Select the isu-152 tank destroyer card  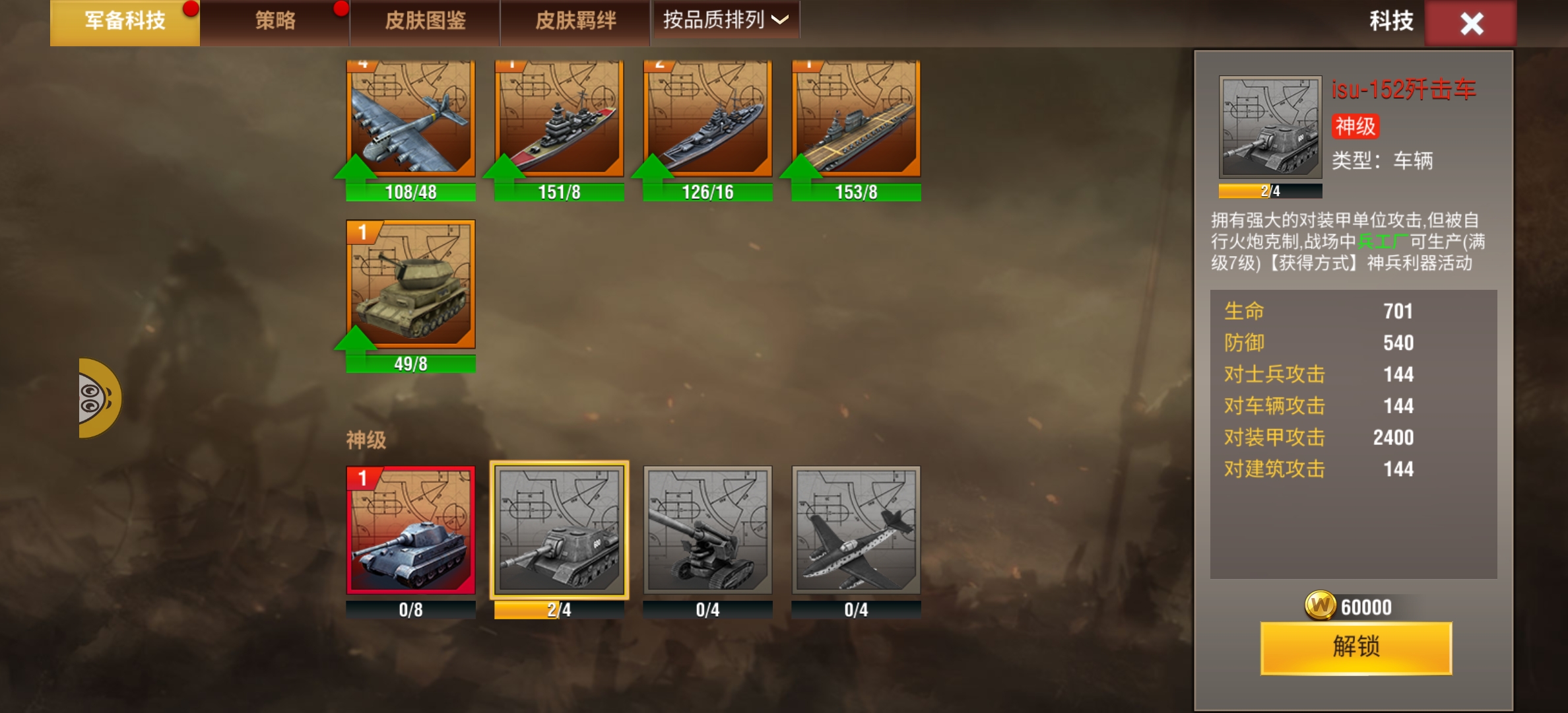point(559,530)
